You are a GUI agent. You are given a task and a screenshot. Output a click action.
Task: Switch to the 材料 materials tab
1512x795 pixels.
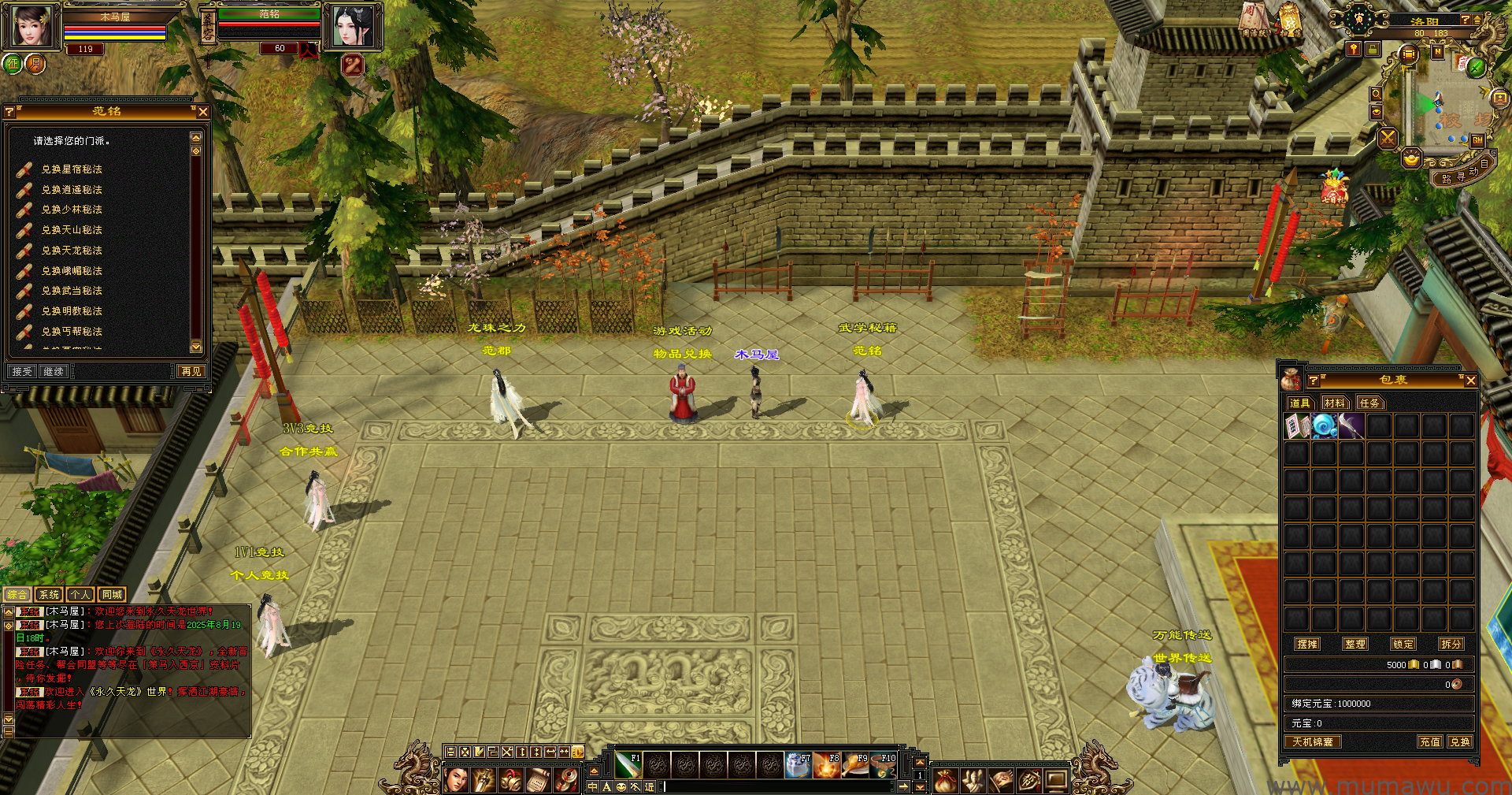[1335, 403]
